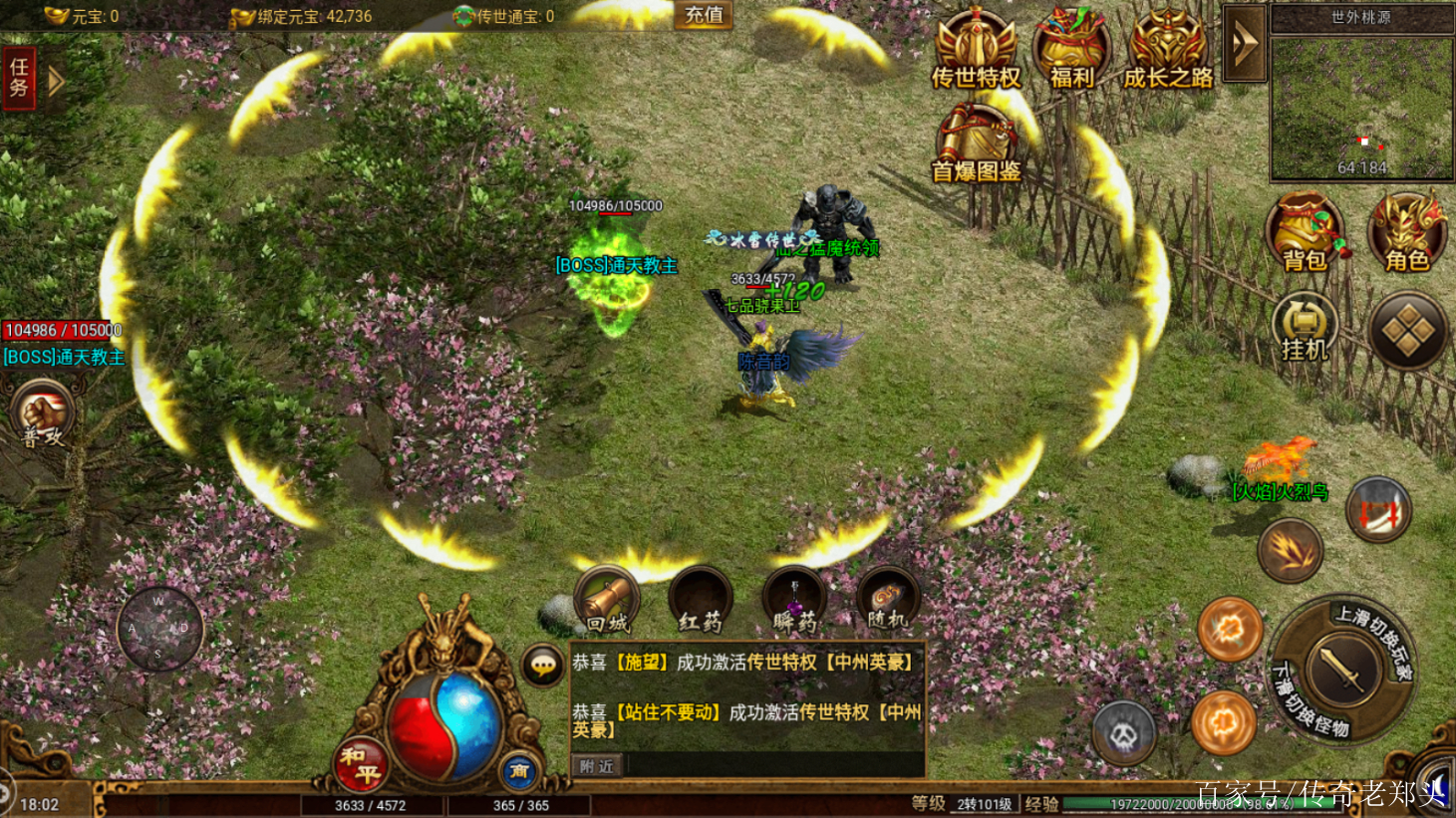This screenshot has width=1456, height=818.
Task: Toggle the 和平 peace attack mode
Action: click(x=360, y=764)
